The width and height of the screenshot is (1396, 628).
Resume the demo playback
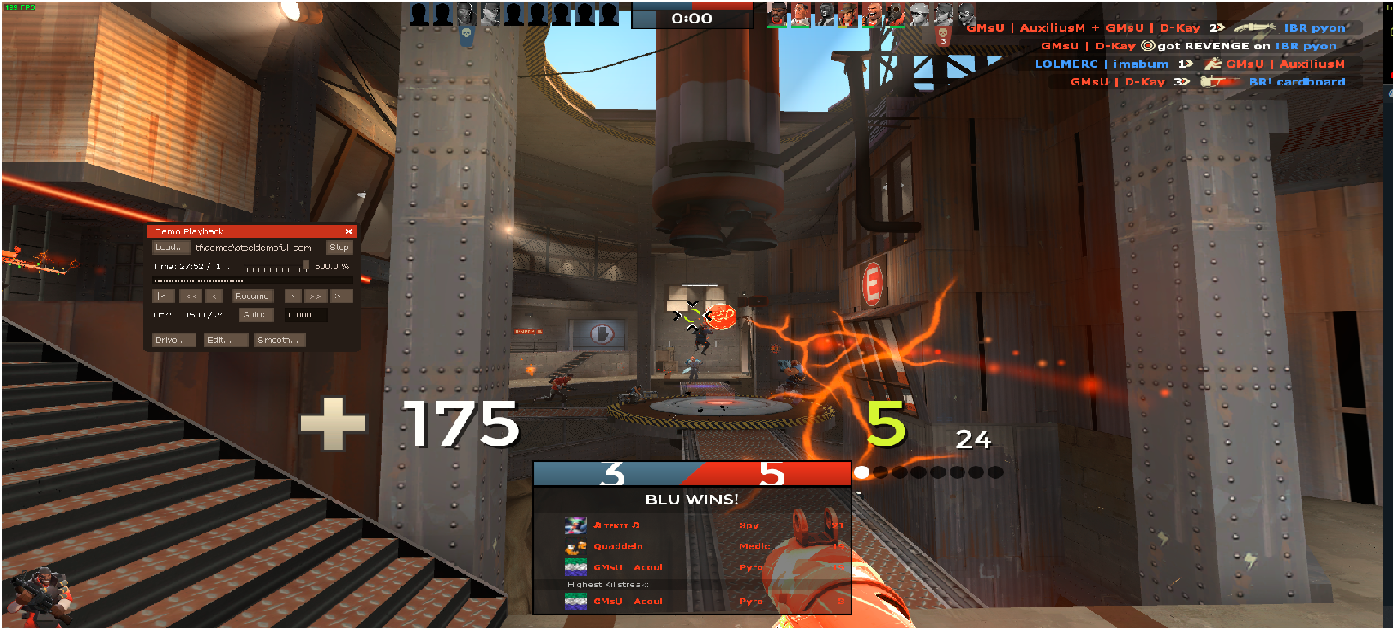point(252,296)
